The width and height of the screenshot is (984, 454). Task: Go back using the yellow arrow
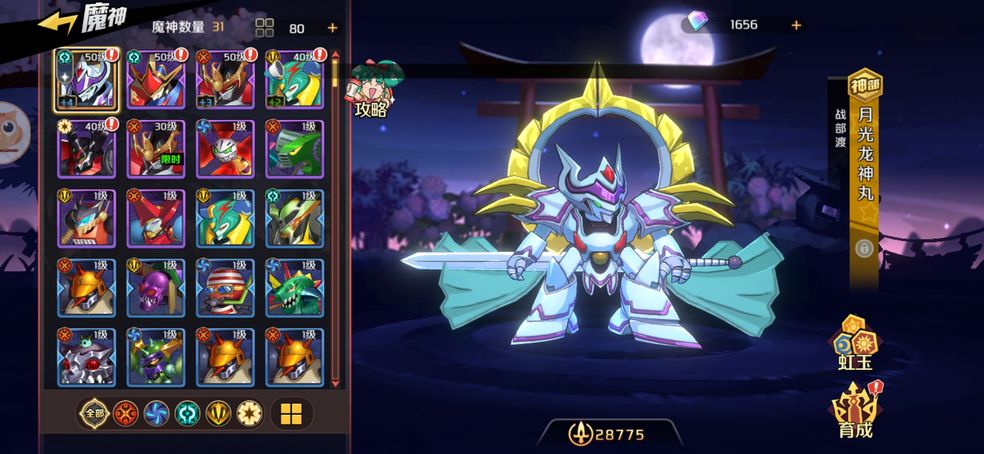point(58,22)
